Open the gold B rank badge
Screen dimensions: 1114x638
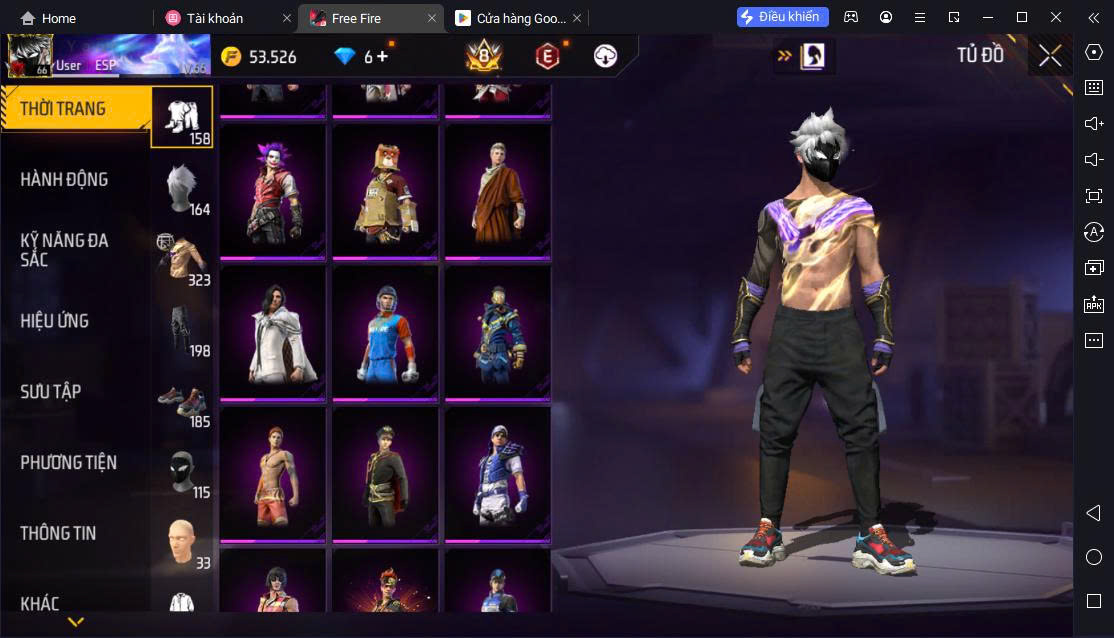click(x=484, y=57)
